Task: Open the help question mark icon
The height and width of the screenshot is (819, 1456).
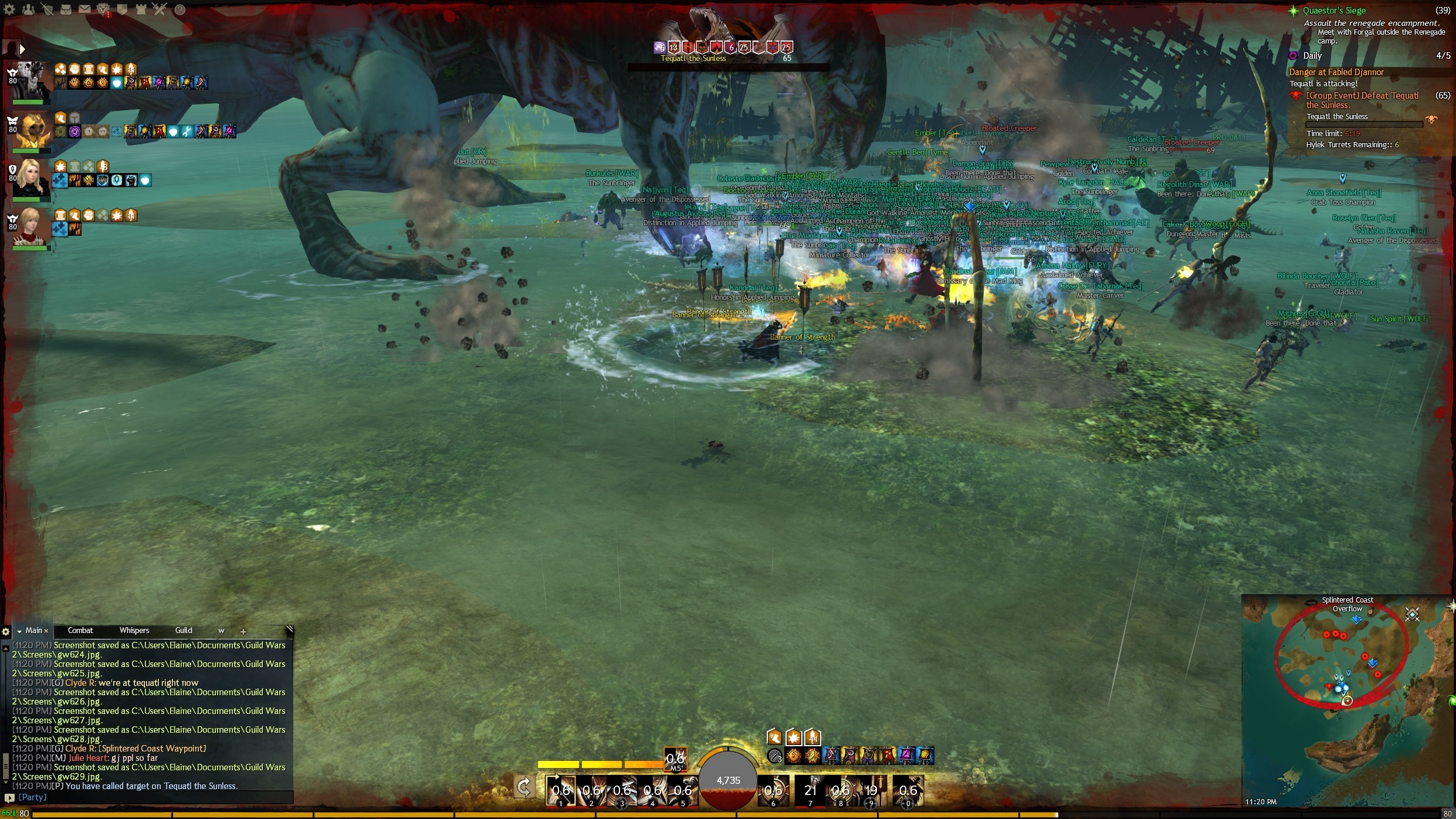Action: click(x=180, y=9)
